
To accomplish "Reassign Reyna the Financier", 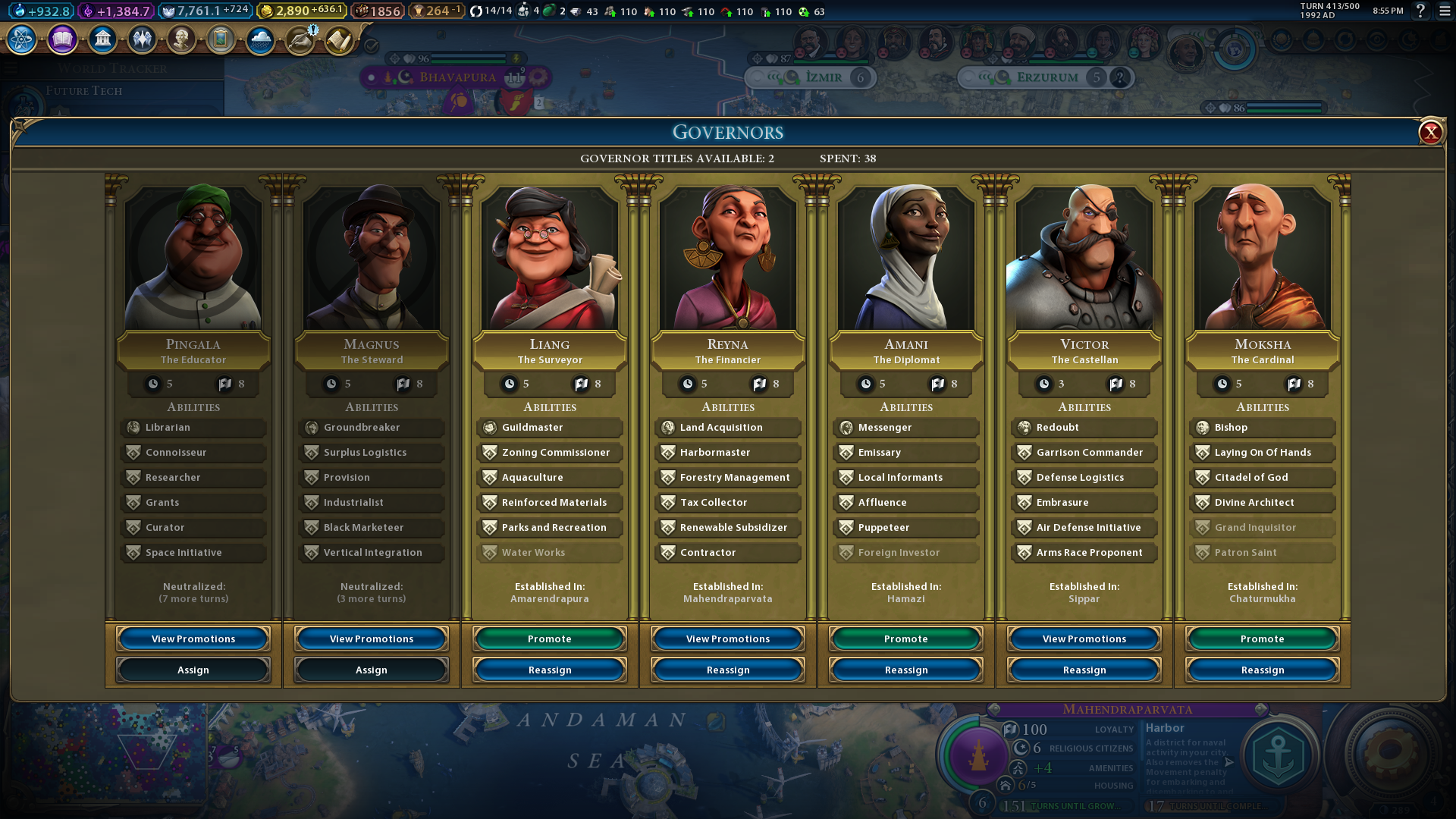I will tap(728, 670).
